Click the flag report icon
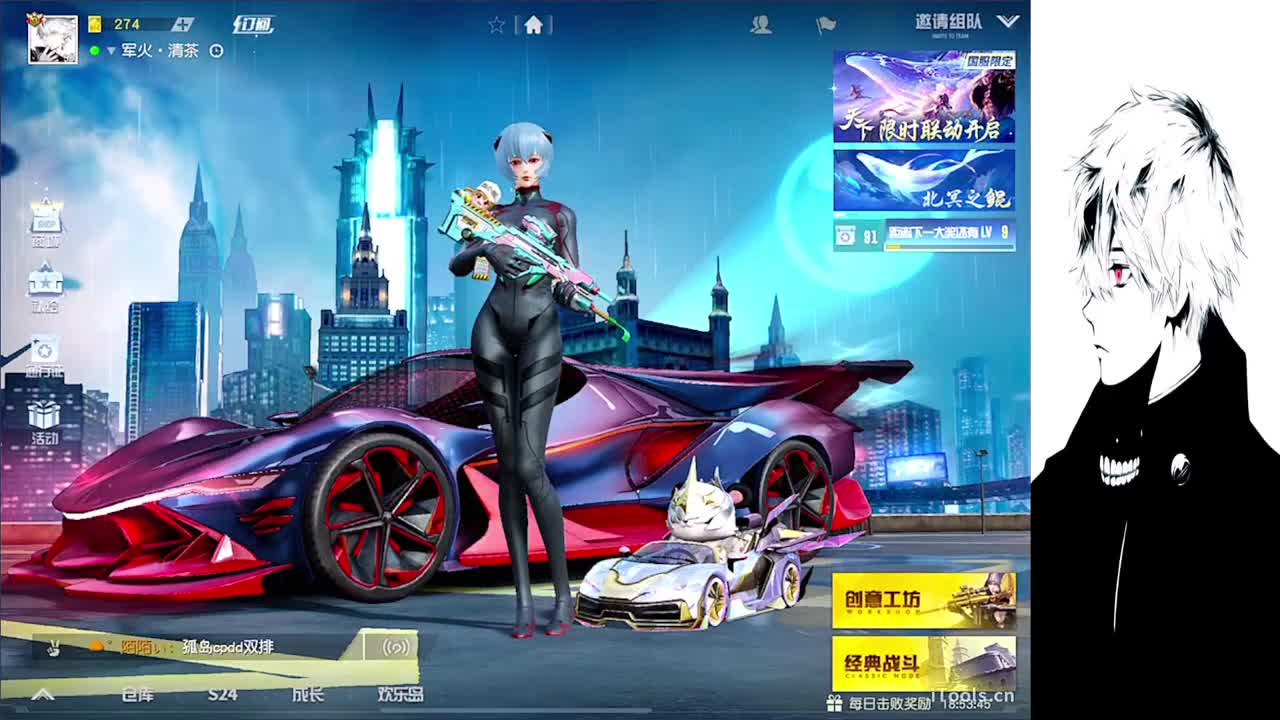 [826, 26]
